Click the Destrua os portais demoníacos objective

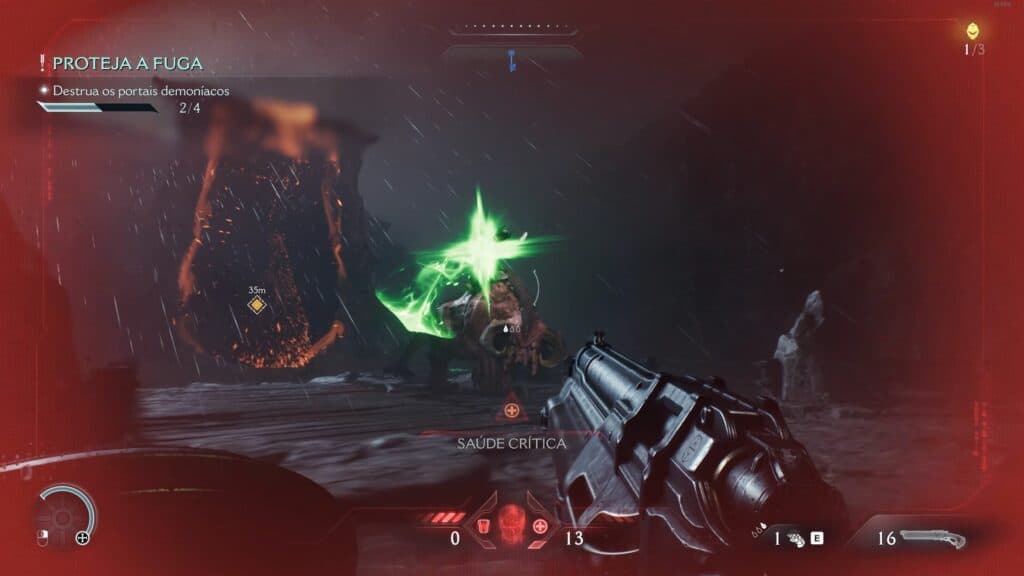tap(141, 90)
